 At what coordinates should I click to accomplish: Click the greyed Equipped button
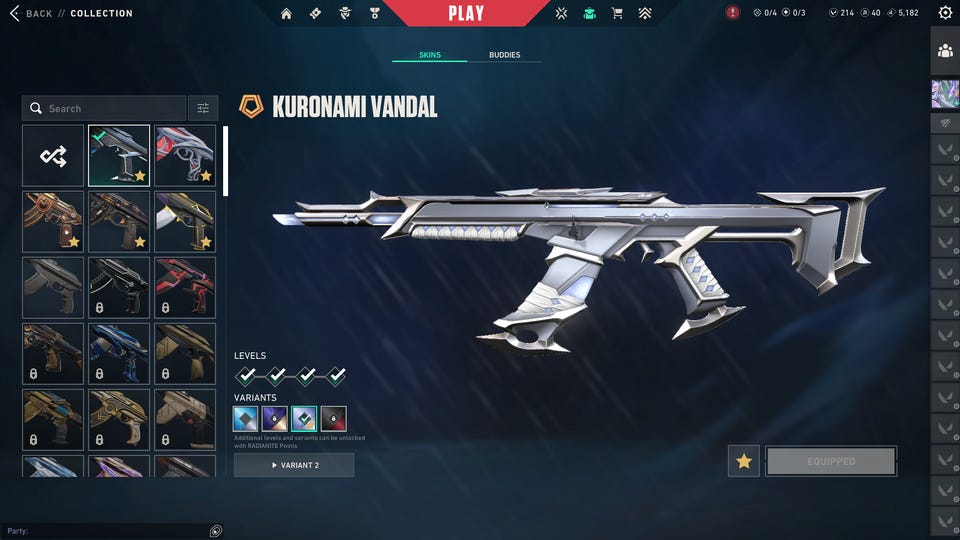[x=831, y=461]
